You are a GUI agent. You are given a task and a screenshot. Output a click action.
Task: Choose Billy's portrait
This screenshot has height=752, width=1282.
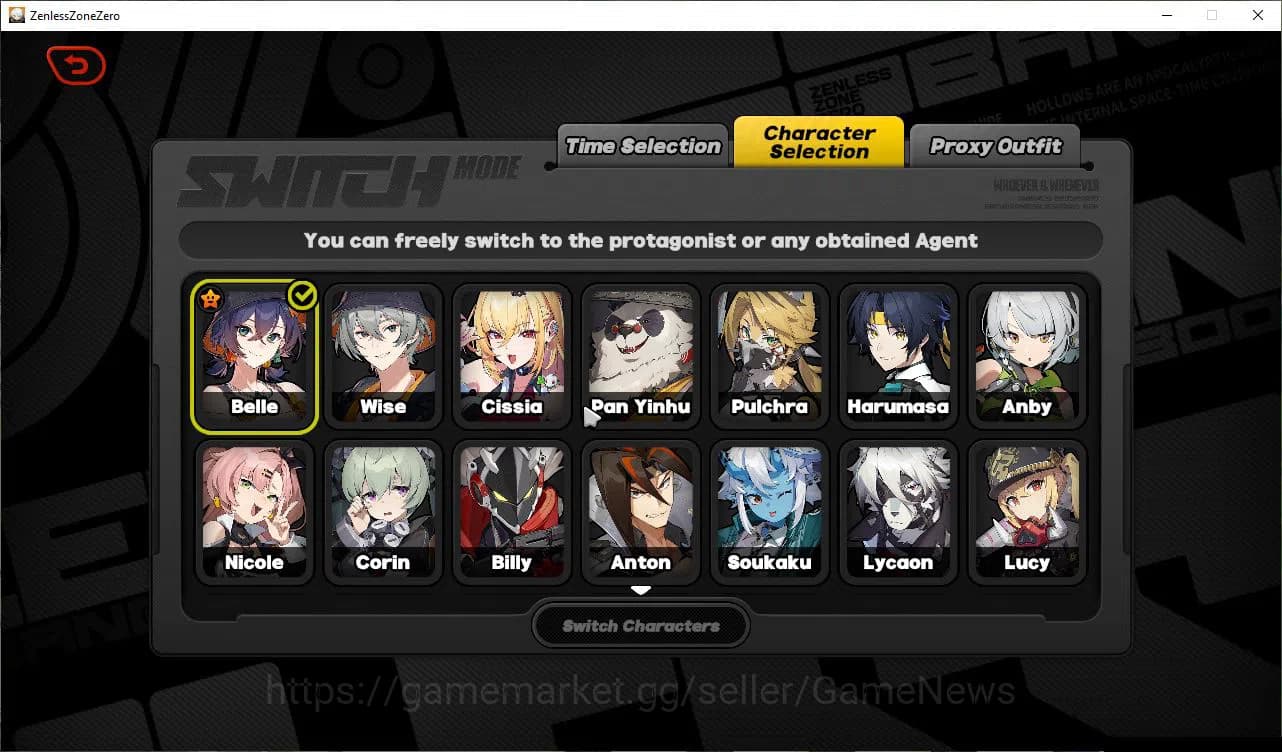click(512, 505)
